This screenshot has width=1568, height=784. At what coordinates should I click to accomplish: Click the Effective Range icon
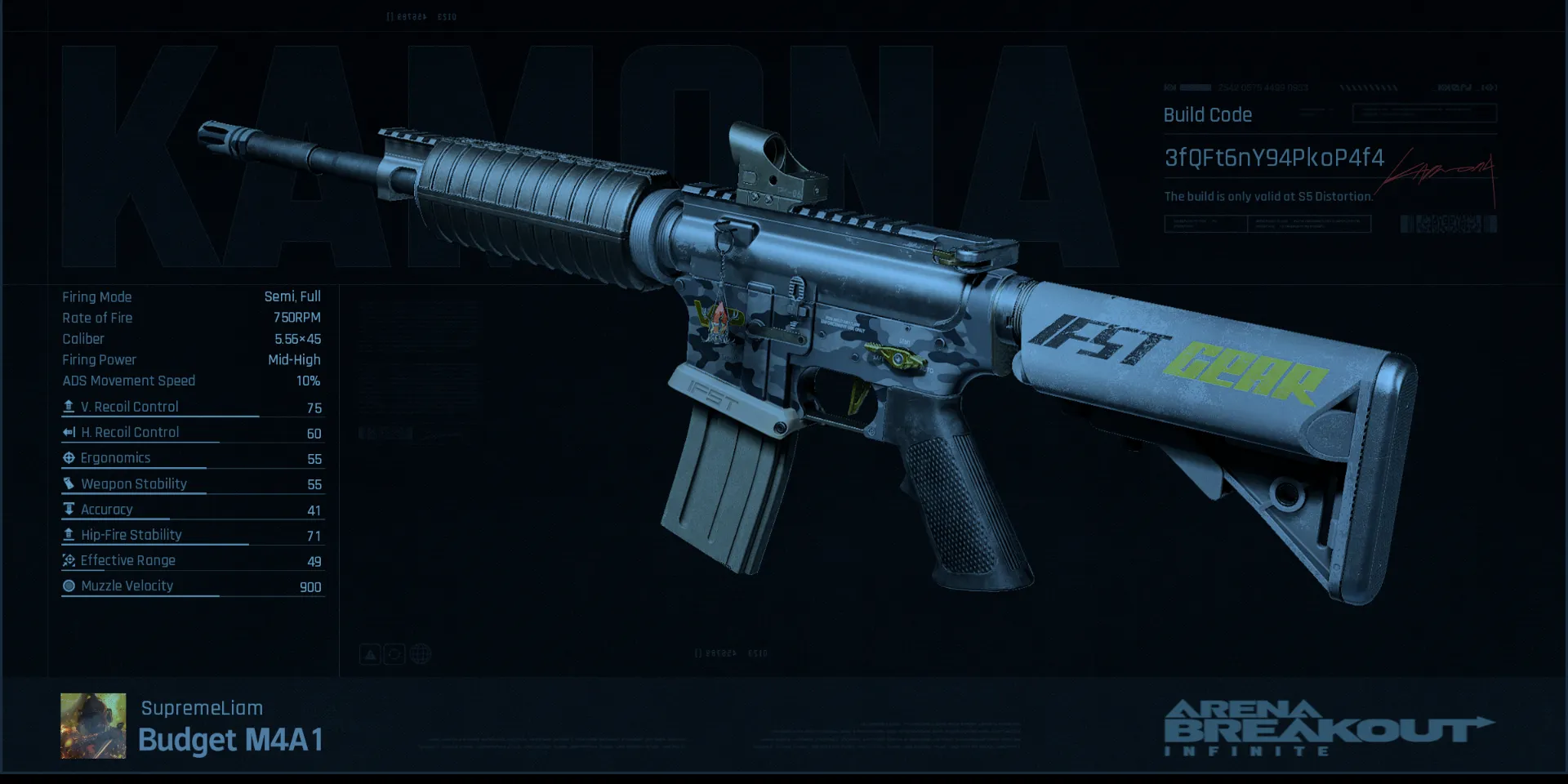coord(69,559)
